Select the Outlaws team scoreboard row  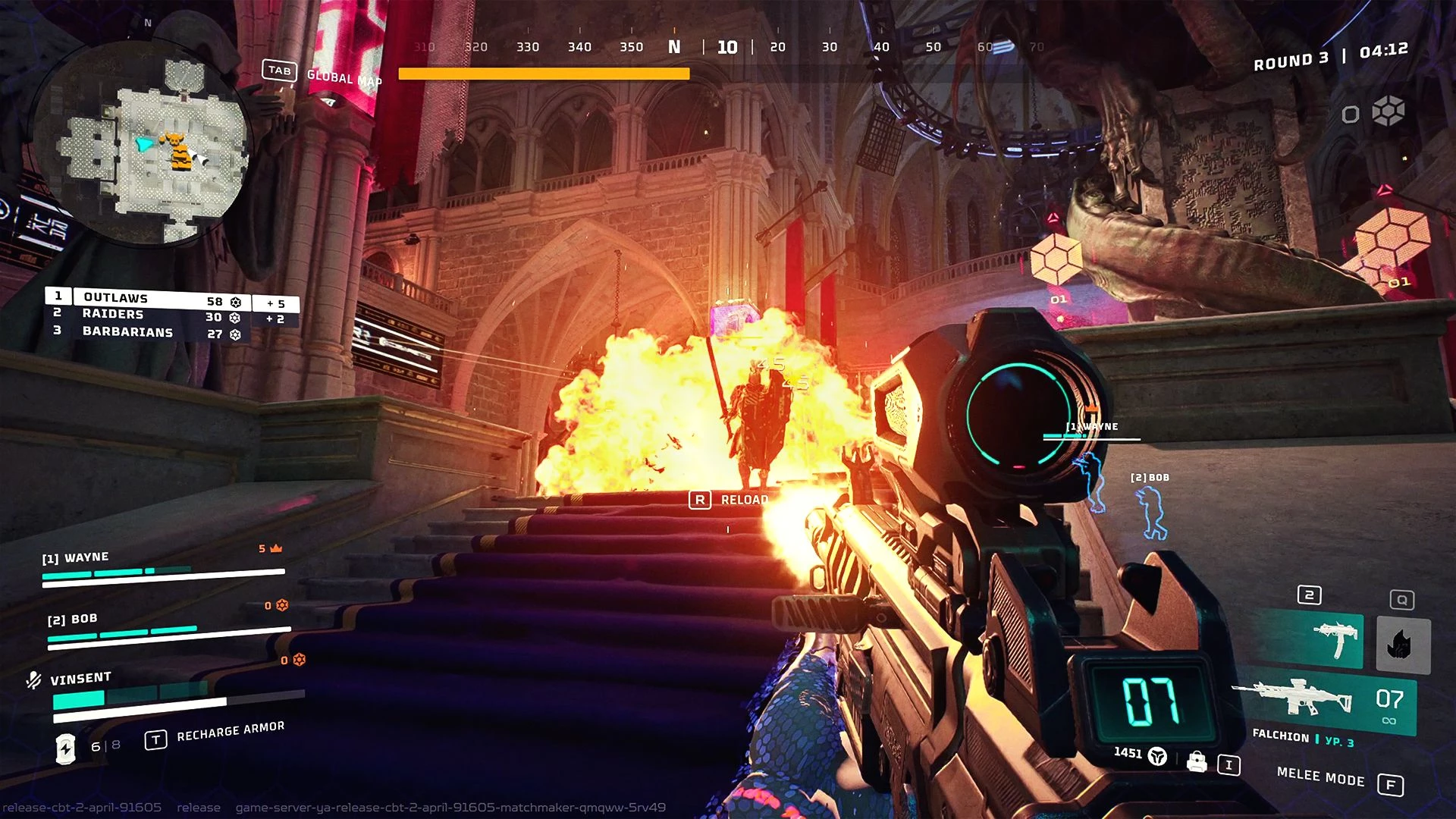click(x=161, y=299)
